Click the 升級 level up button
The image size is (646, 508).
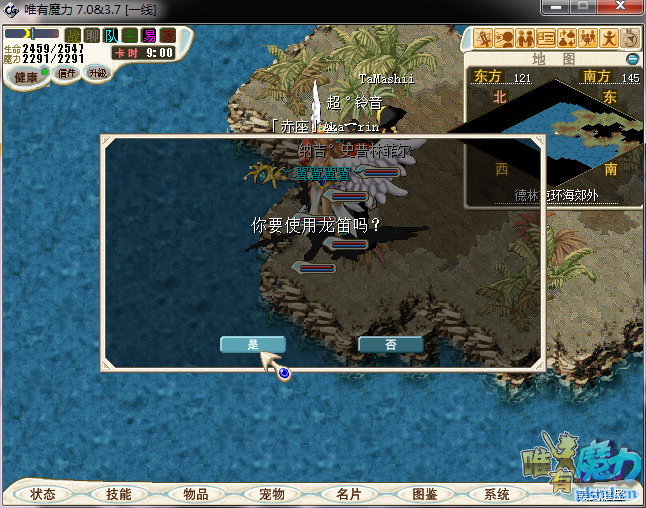(x=97, y=73)
